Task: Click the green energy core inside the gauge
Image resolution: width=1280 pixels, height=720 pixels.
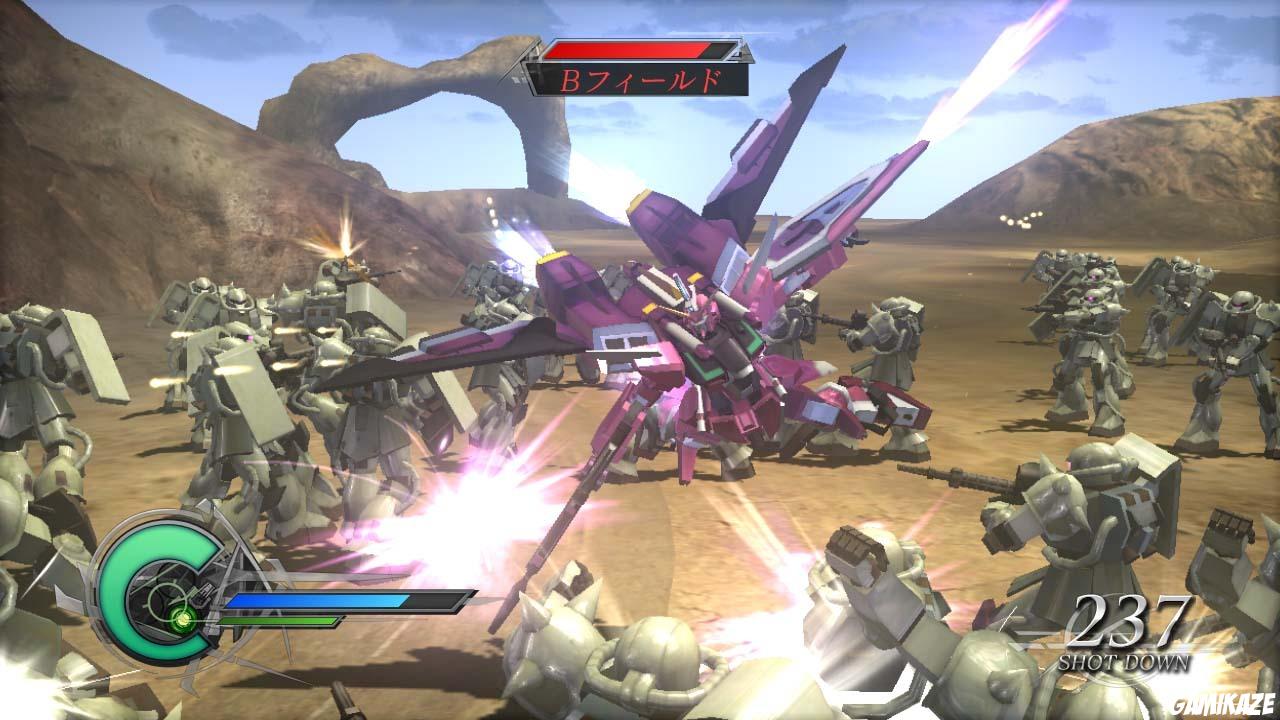Action: coord(183,621)
